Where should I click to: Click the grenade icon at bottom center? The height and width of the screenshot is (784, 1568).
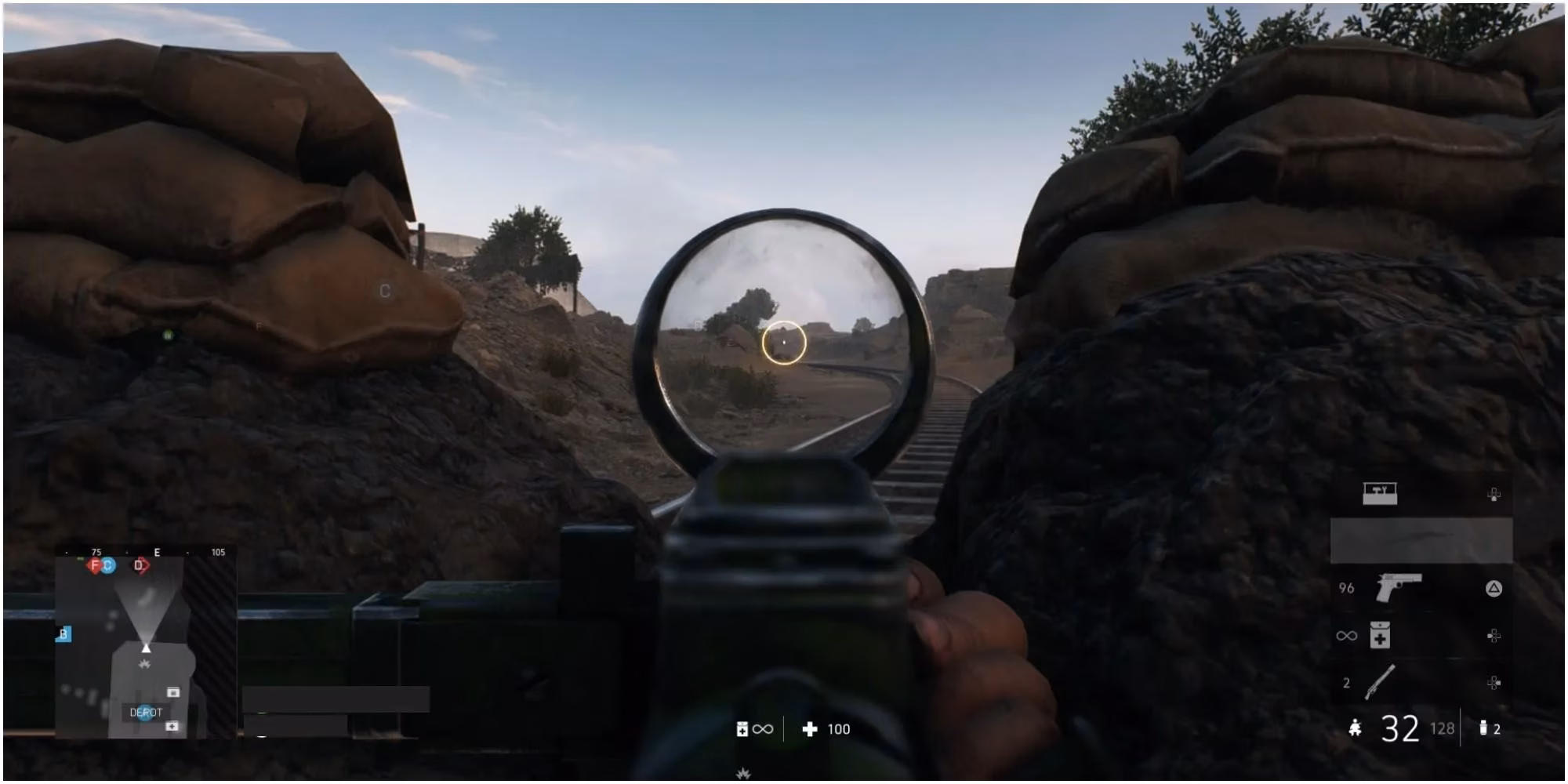[742, 729]
